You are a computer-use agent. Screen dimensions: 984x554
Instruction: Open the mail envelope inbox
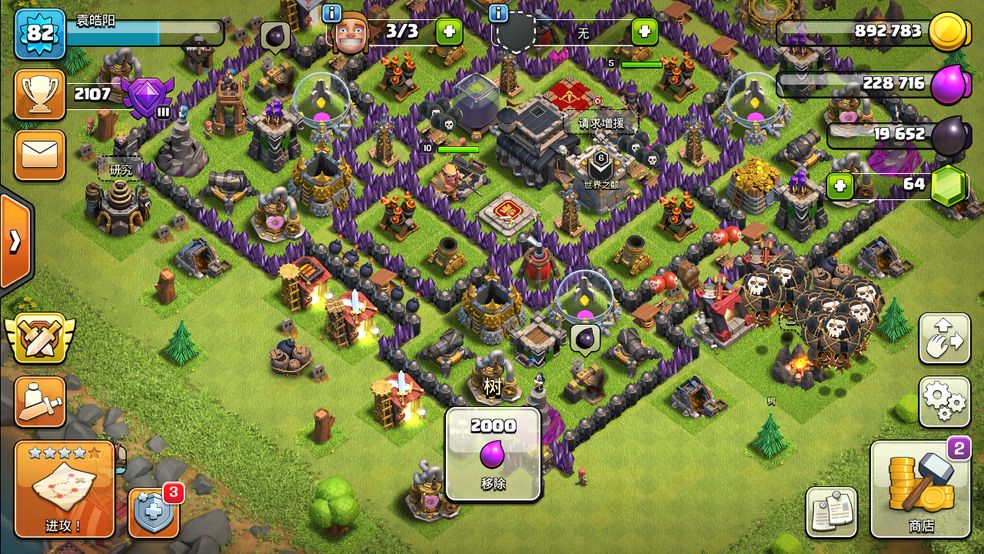(x=40, y=155)
